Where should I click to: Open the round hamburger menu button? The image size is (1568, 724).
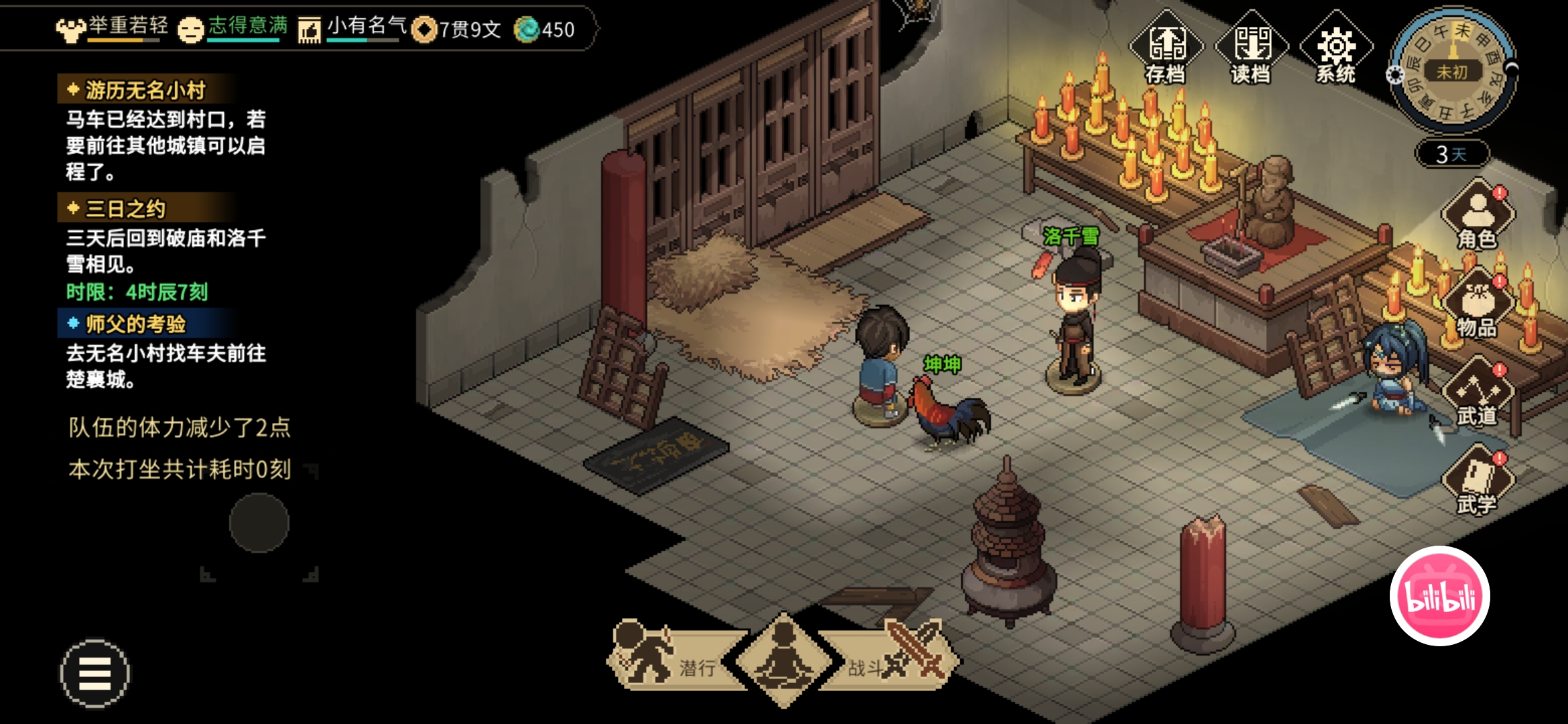coord(95,673)
